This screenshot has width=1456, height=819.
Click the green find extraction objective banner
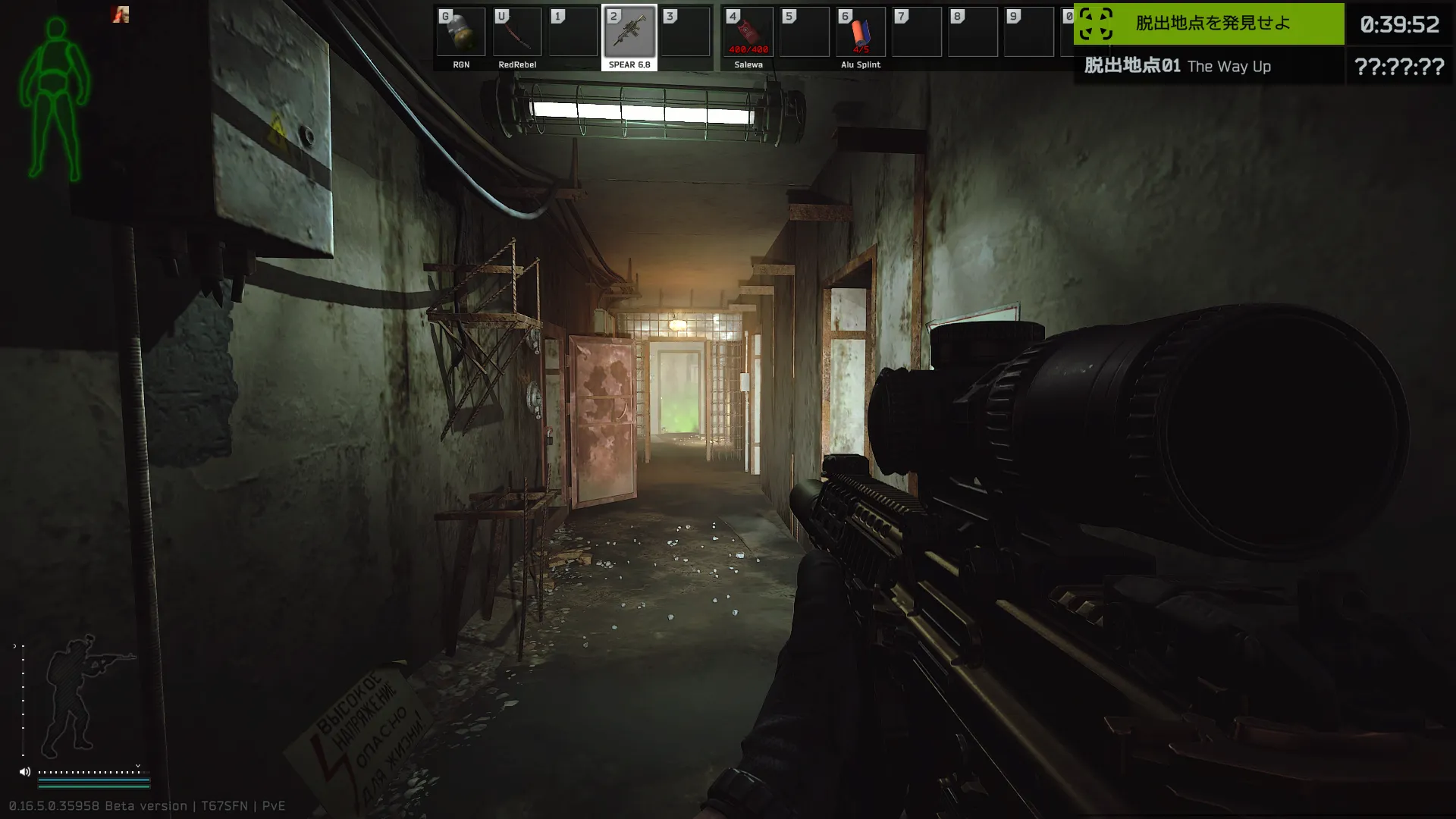[x=1209, y=24]
